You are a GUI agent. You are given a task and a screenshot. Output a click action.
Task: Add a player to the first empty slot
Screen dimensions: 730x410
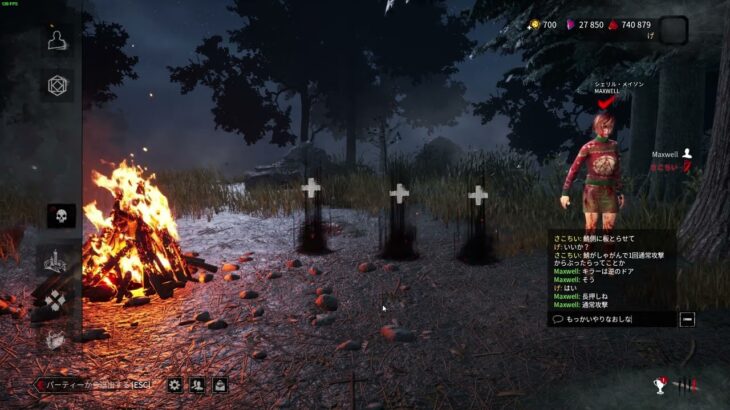(311, 188)
